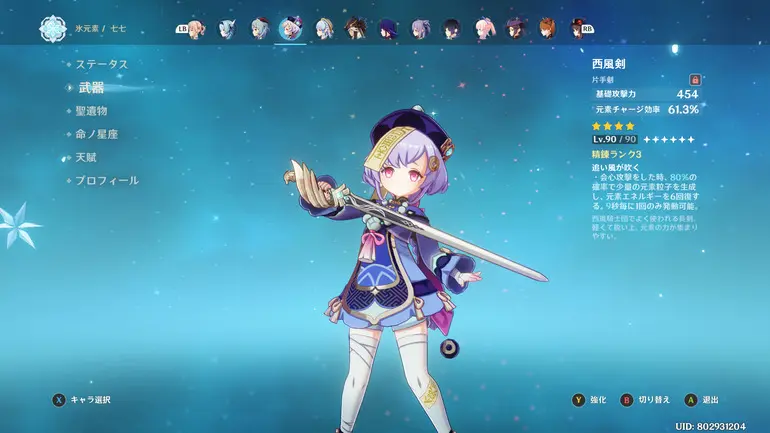The image size is (770, 433).
Task: Select the 武器 menu entry
Action: 91,87
